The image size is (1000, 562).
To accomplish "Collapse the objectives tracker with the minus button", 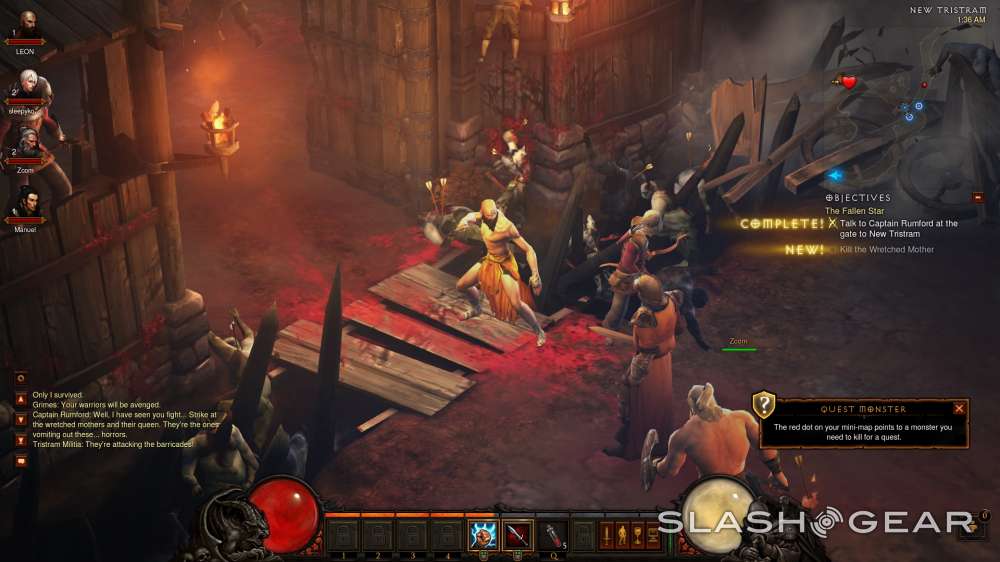I will click(978, 198).
